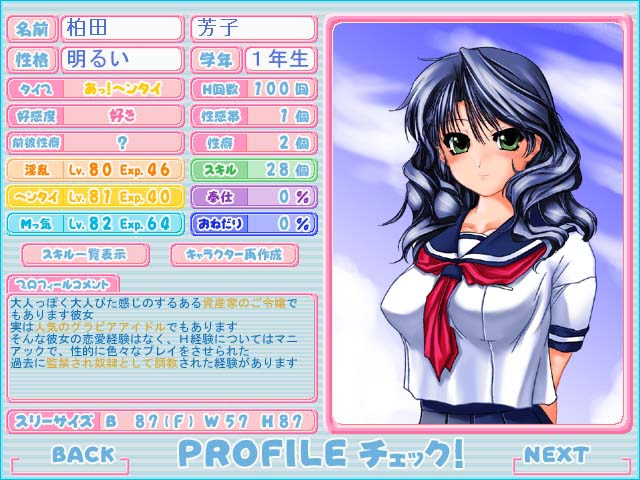
Task: Select the family name field 柏田
Action: point(122,28)
